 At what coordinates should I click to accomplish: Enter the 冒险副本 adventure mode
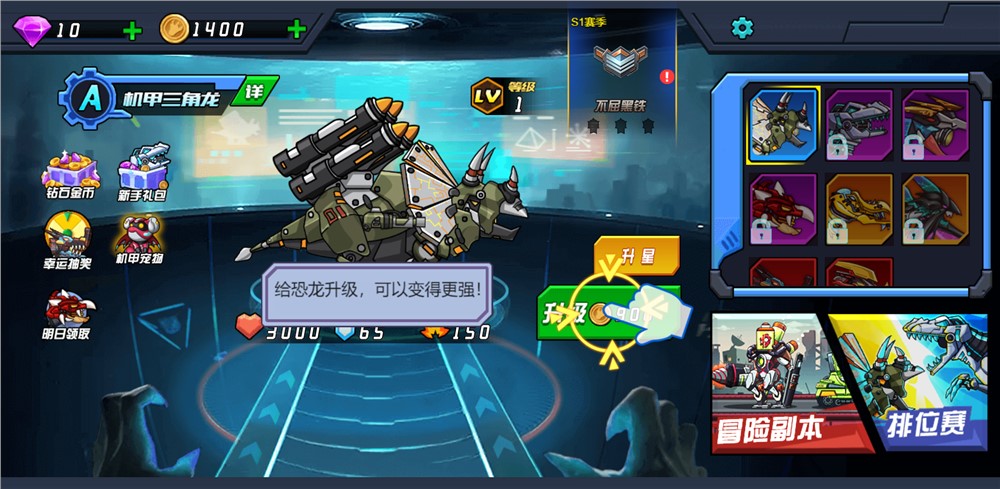[x=770, y=385]
